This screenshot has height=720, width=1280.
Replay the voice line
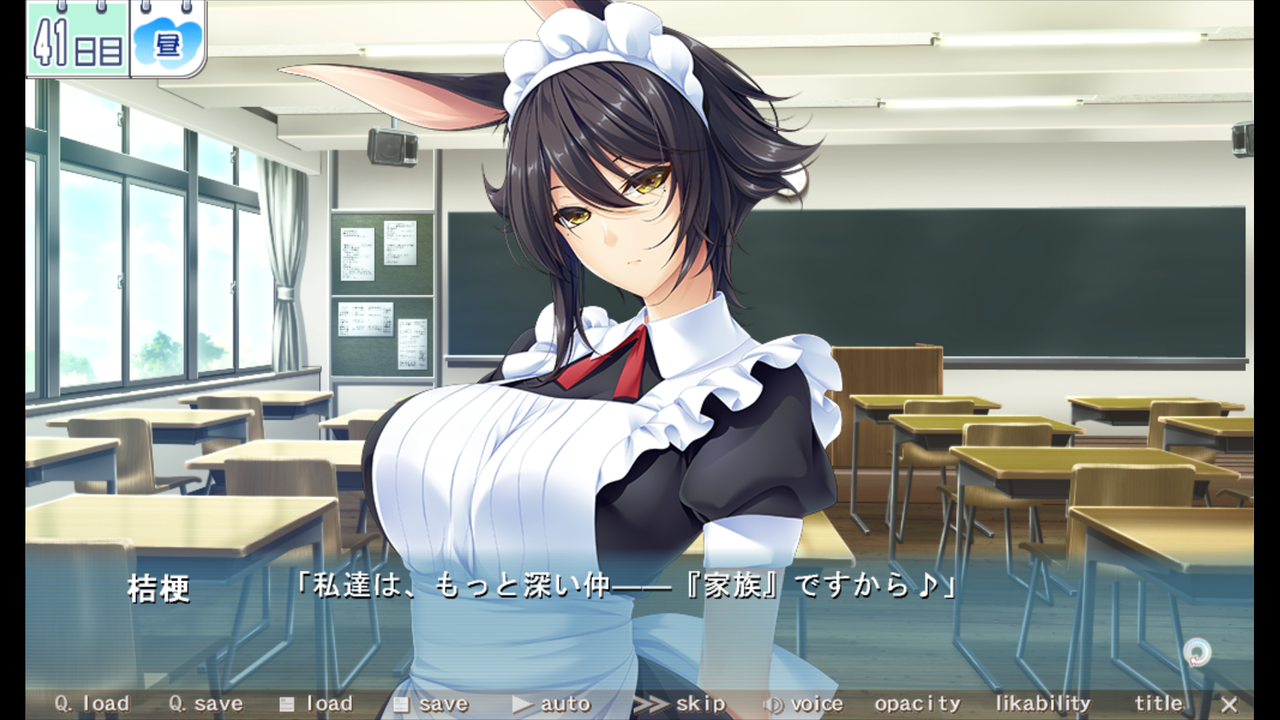point(803,704)
